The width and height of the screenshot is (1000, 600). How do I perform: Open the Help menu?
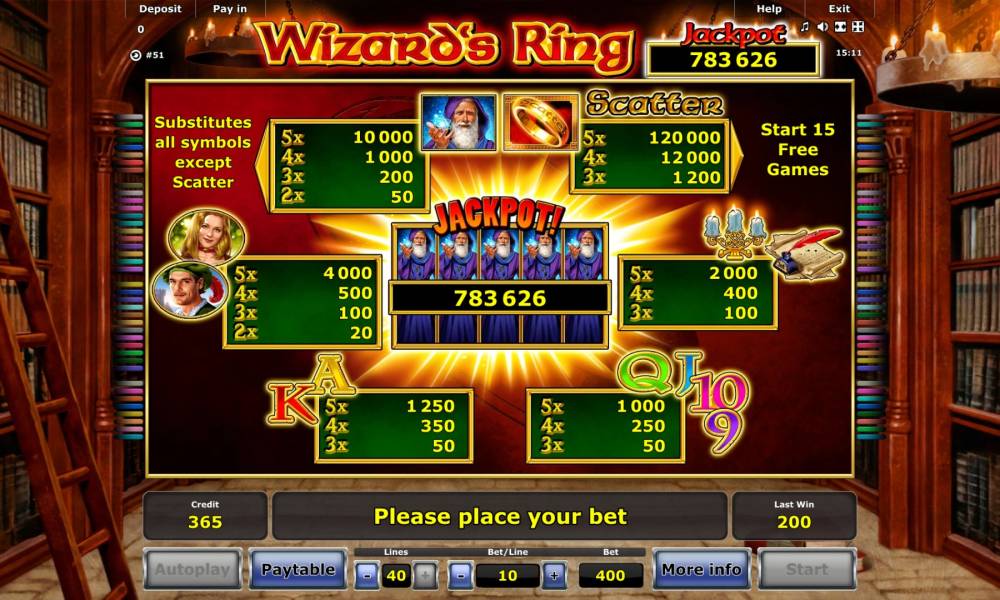pos(769,9)
